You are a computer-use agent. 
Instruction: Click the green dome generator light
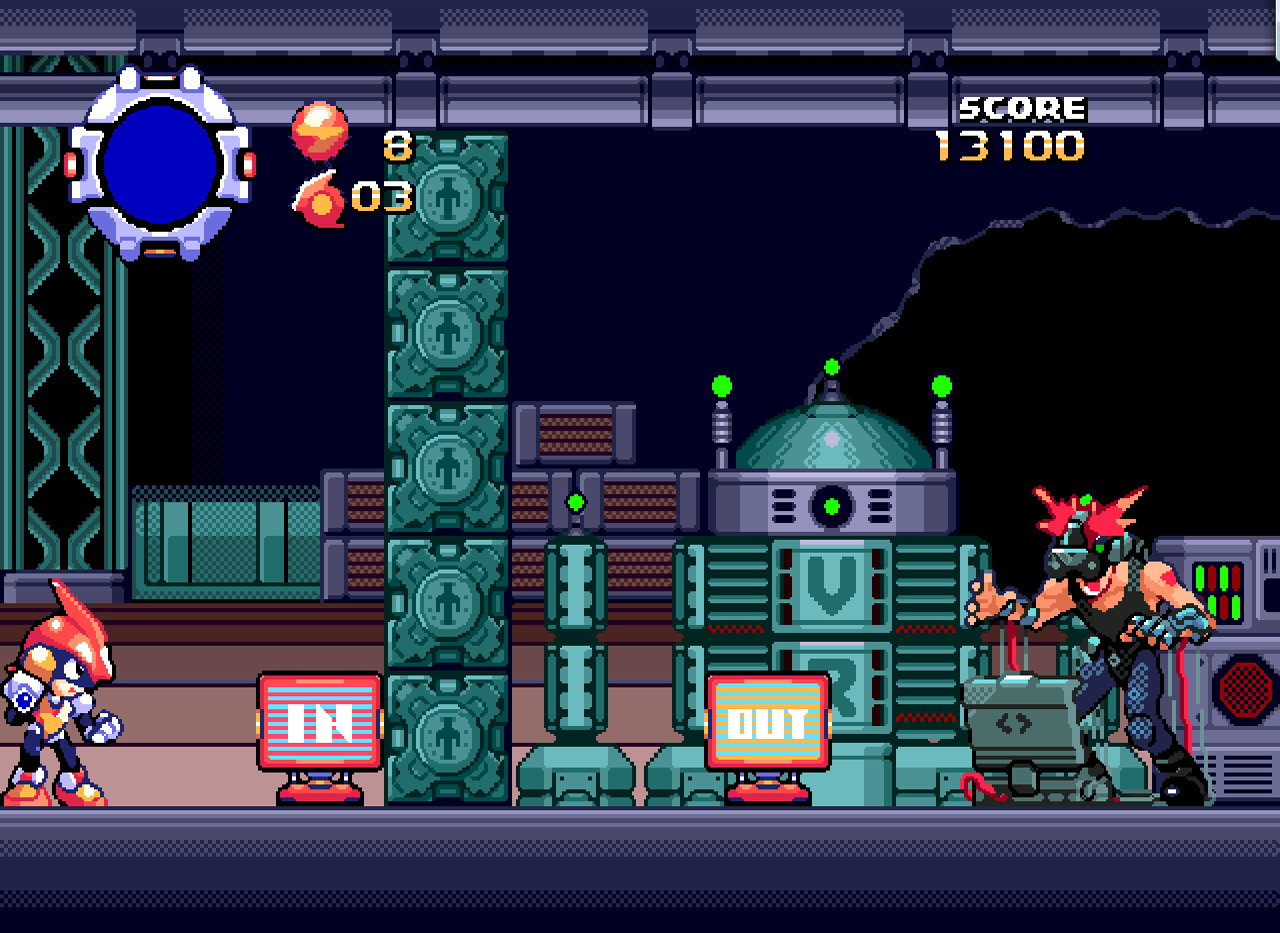click(x=833, y=505)
